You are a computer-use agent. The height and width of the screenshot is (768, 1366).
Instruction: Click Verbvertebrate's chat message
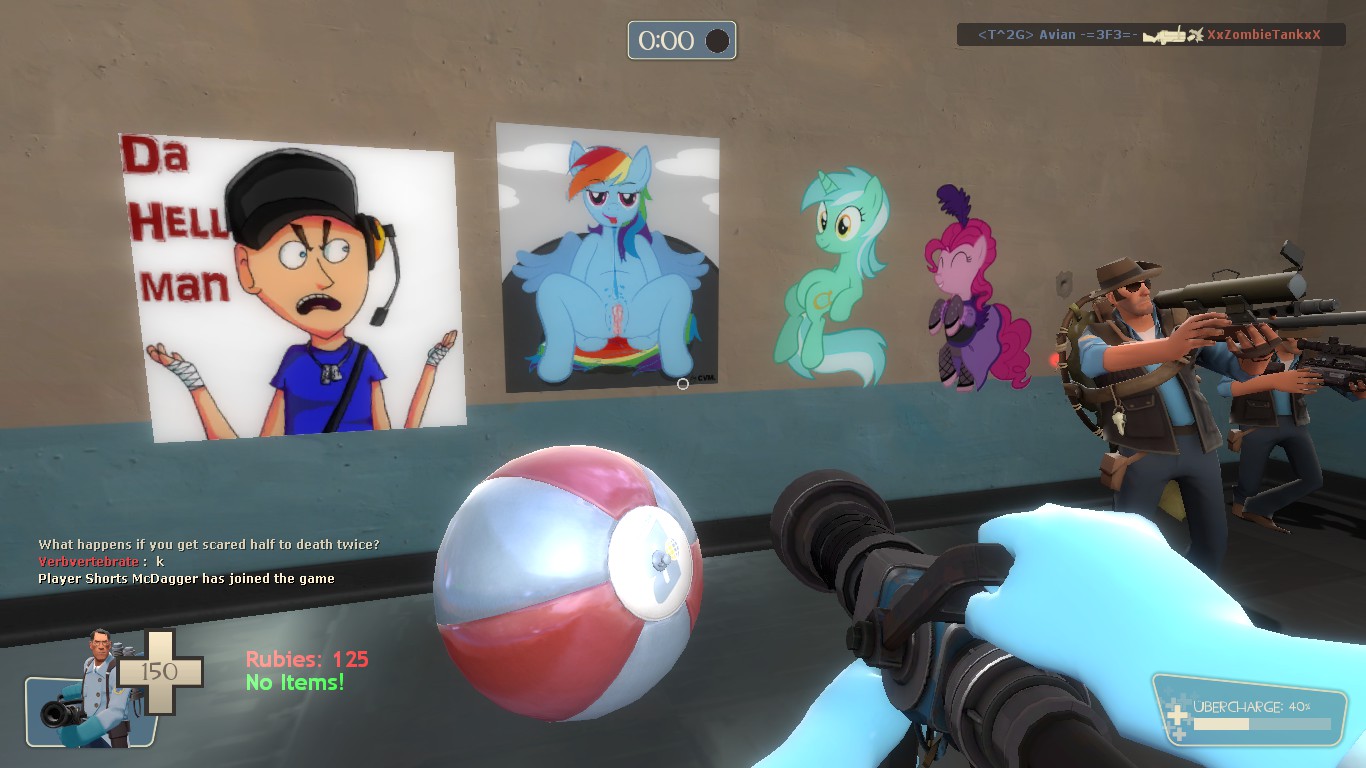coord(101,562)
